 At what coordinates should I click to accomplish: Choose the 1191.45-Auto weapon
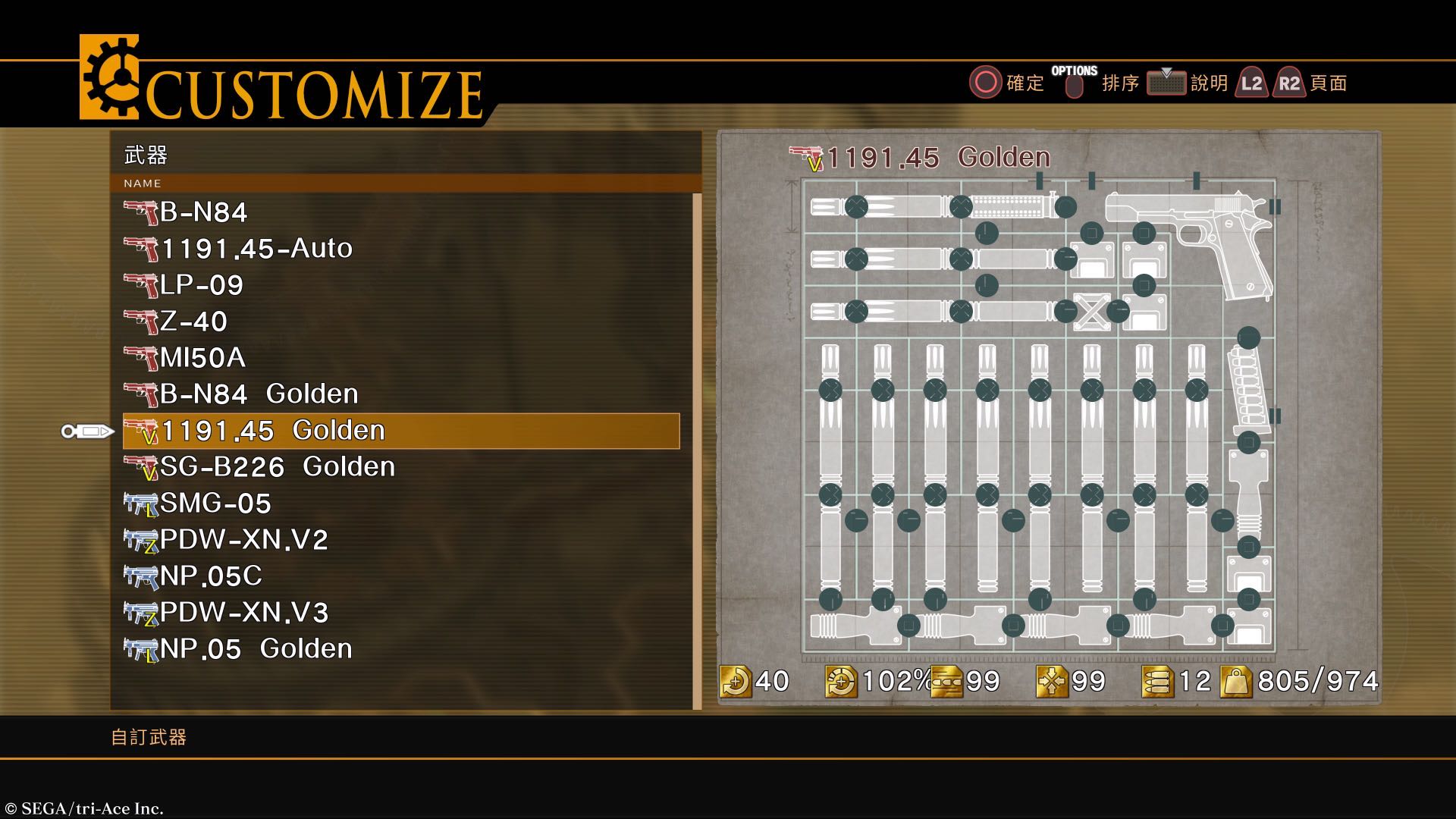pos(256,249)
